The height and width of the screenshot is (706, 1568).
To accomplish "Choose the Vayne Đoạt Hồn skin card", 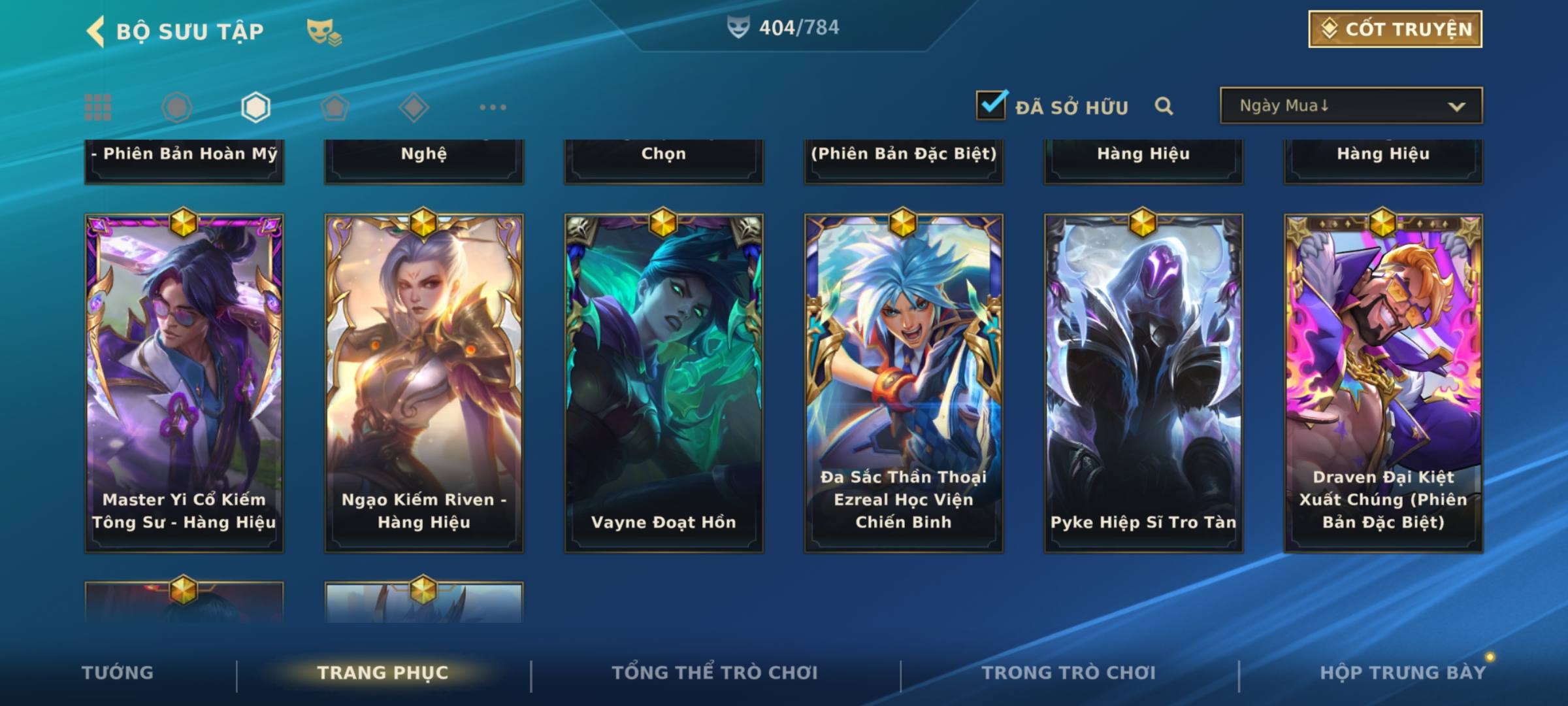I will pyautogui.click(x=664, y=384).
